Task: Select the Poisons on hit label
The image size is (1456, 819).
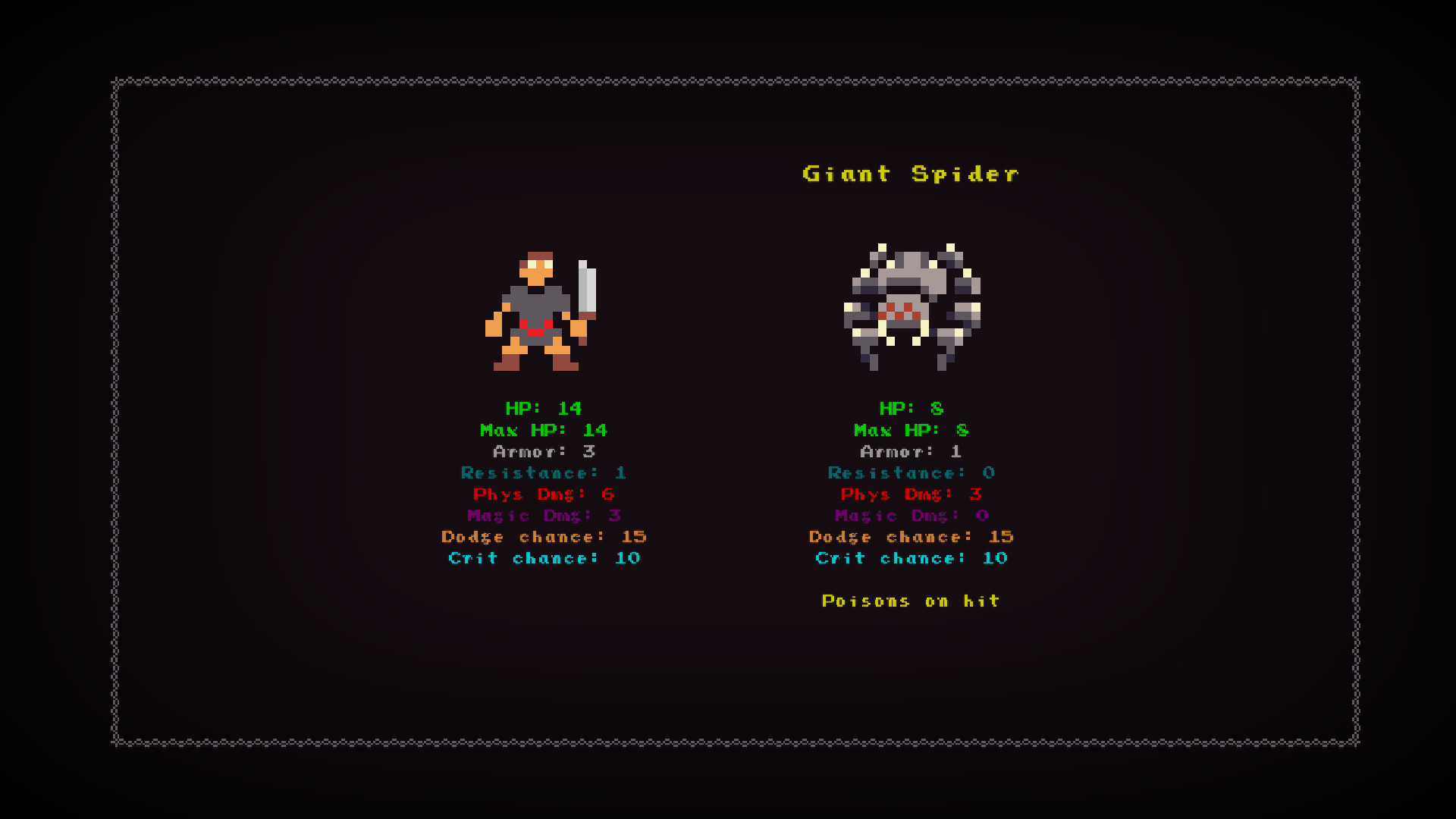Action: [x=911, y=601]
